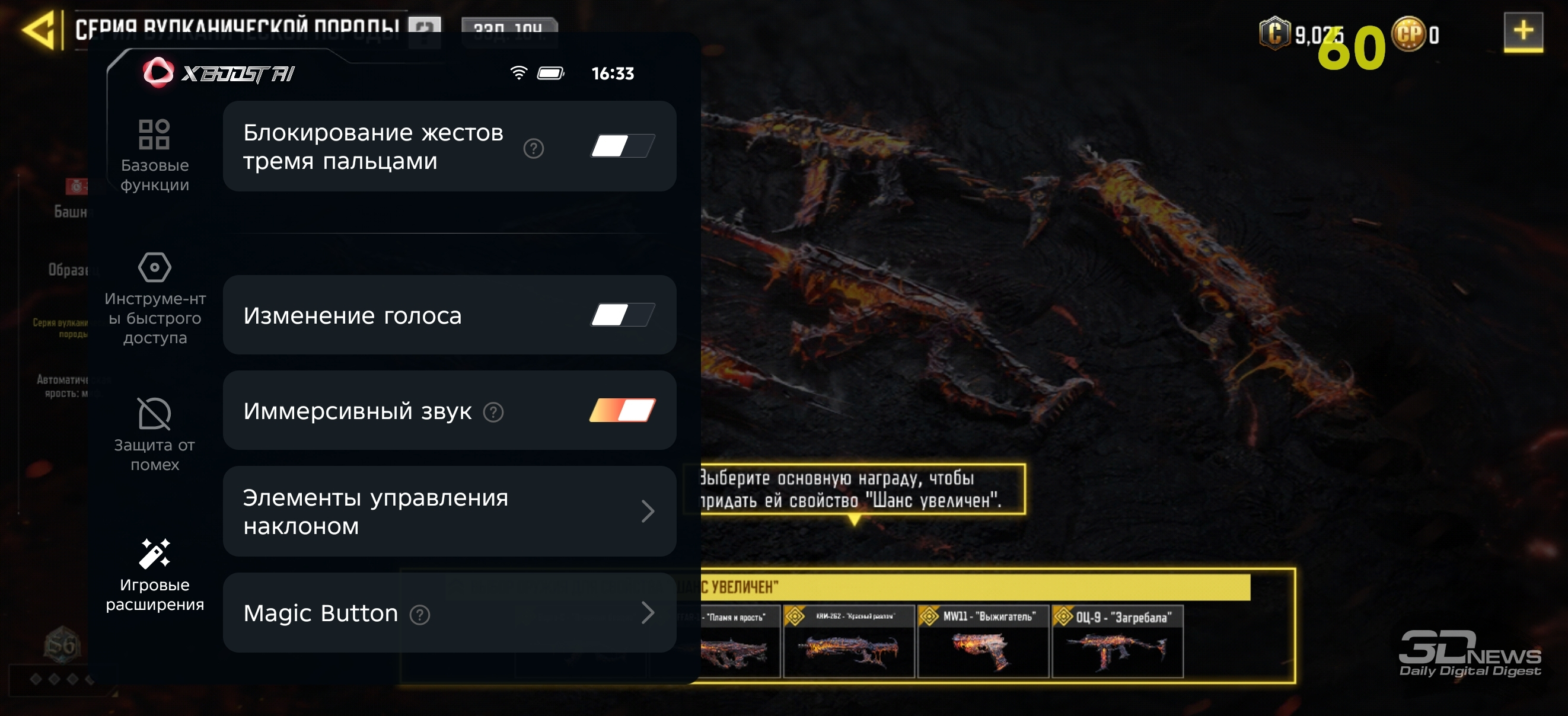Select the MW11 "Выжигатель" reward

pos(983,642)
